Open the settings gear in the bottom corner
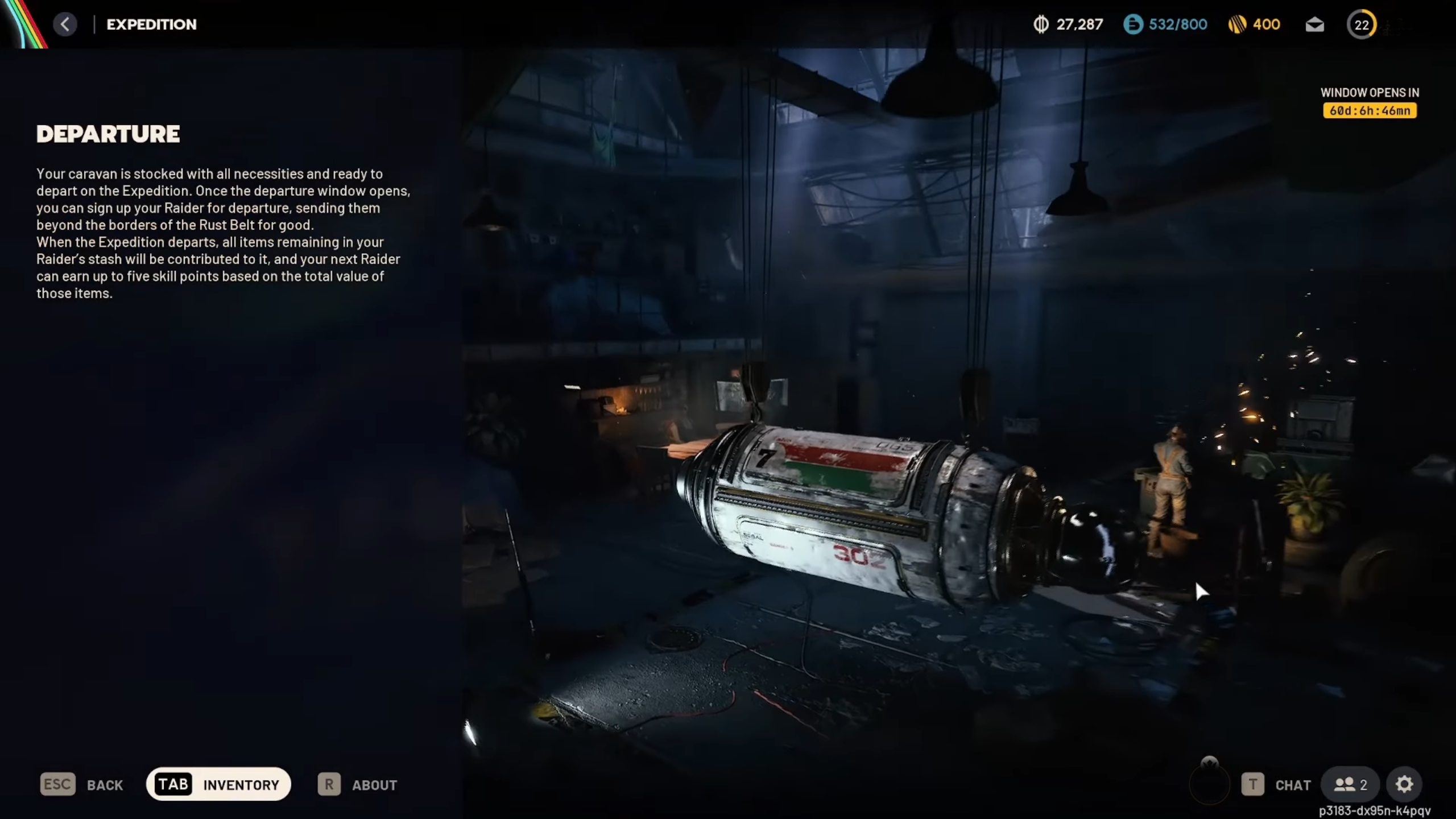This screenshot has width=1456, height=819. point(1404,784)
